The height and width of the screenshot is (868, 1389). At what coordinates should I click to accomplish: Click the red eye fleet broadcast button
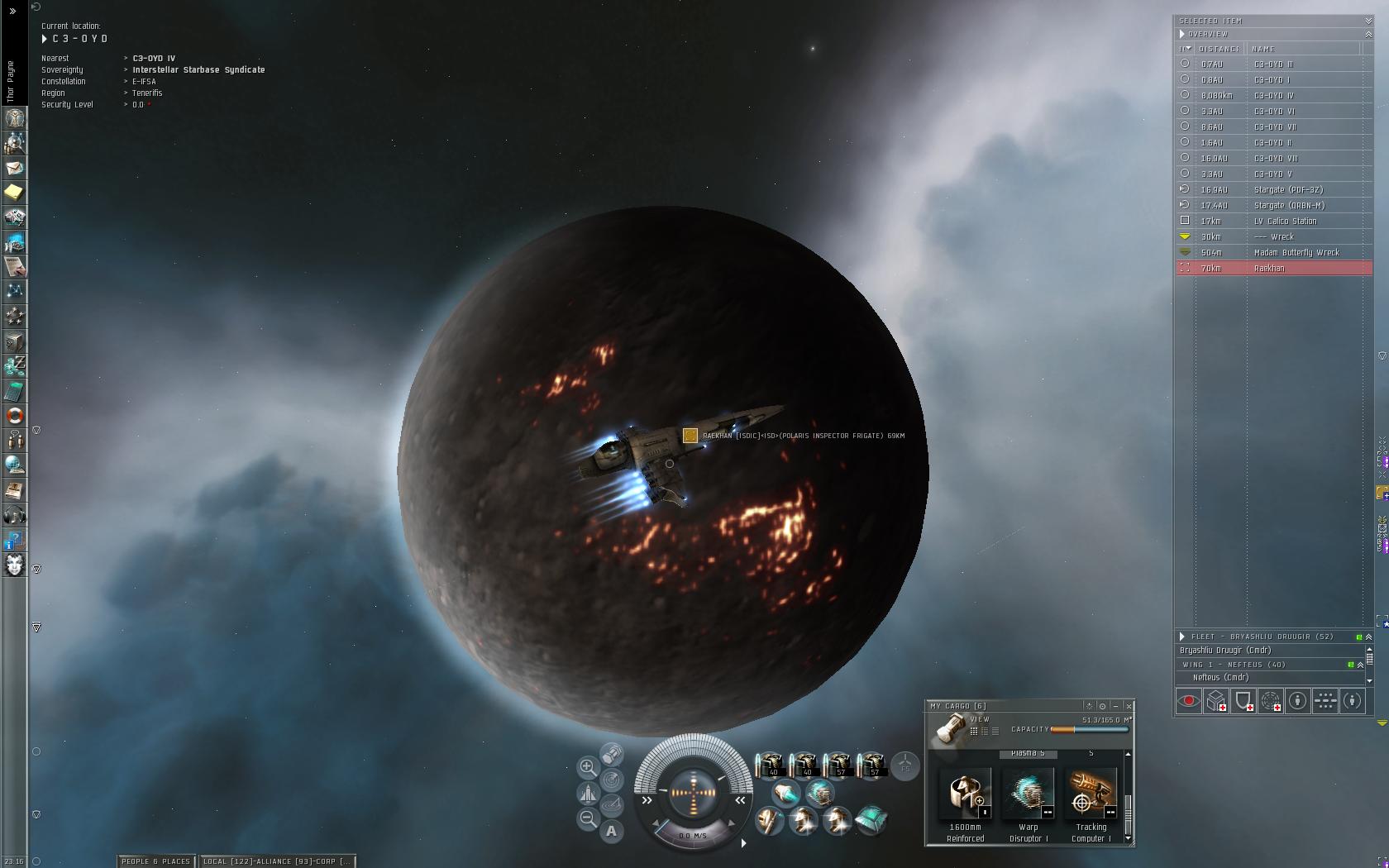coord(1189,702)
